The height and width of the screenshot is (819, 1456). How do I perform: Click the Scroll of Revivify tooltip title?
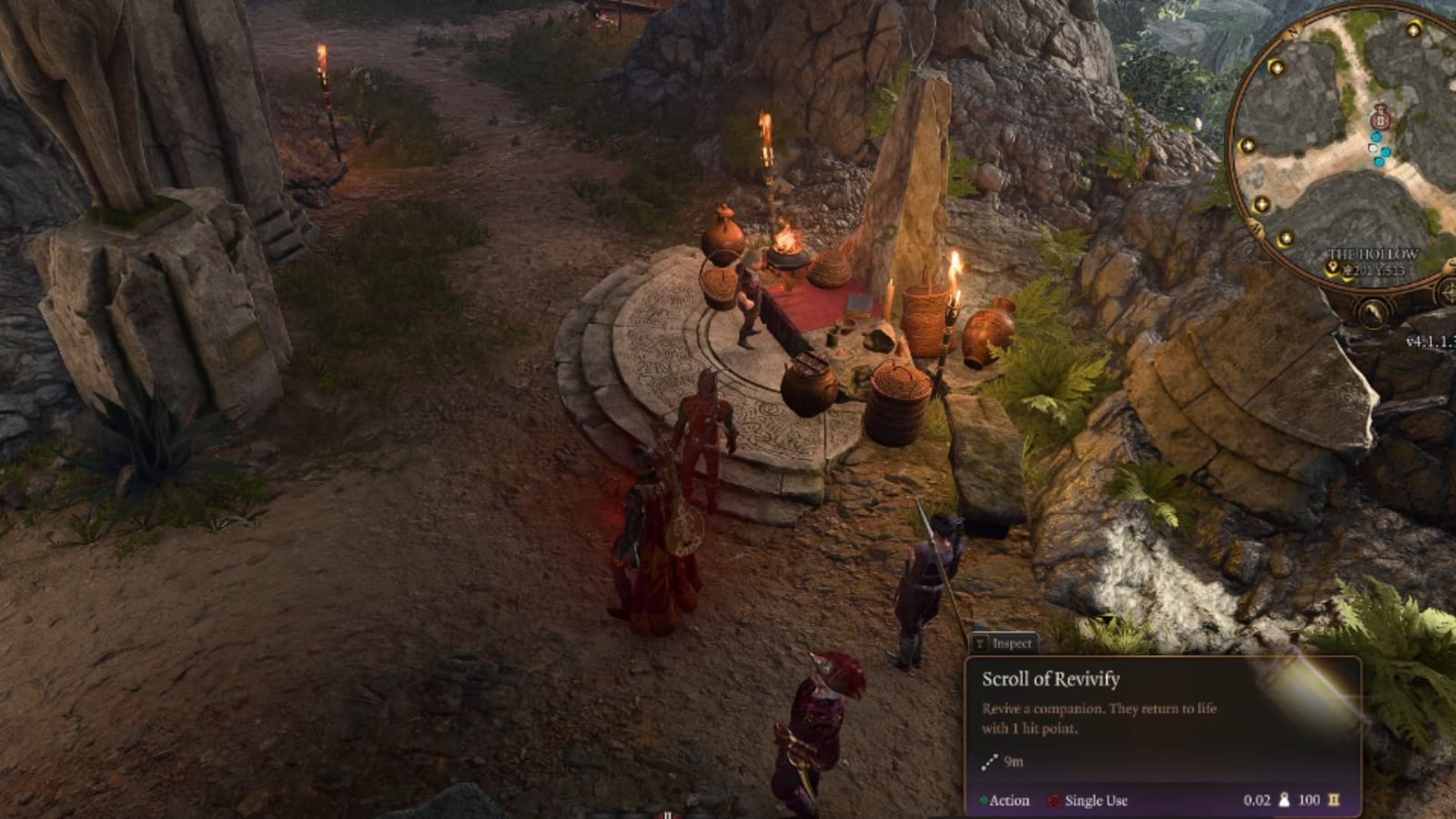pos(1051,678)
